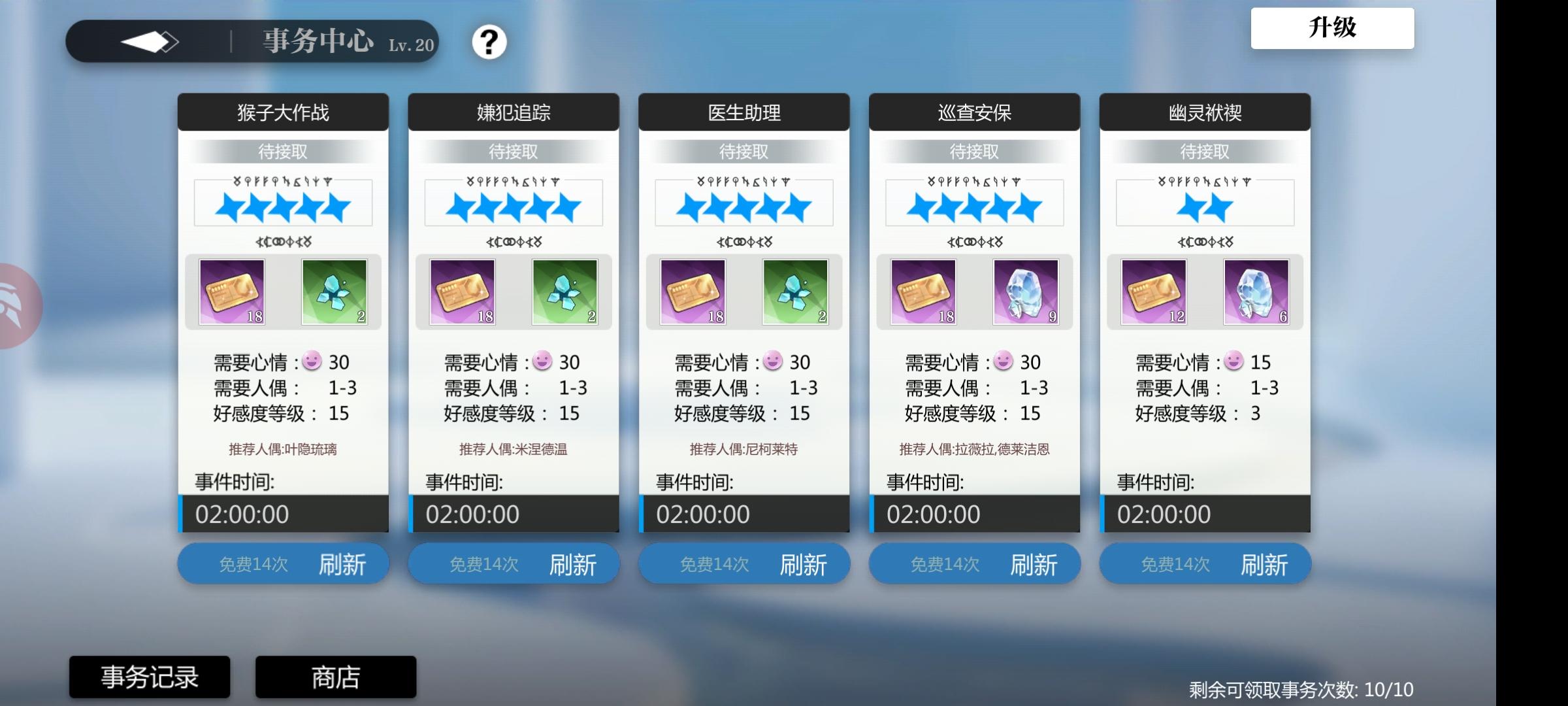Refresh the 嫌犯追踪 task
Image resolution: width=1568 pixels, height=706 pixels.
coord(514,563)
